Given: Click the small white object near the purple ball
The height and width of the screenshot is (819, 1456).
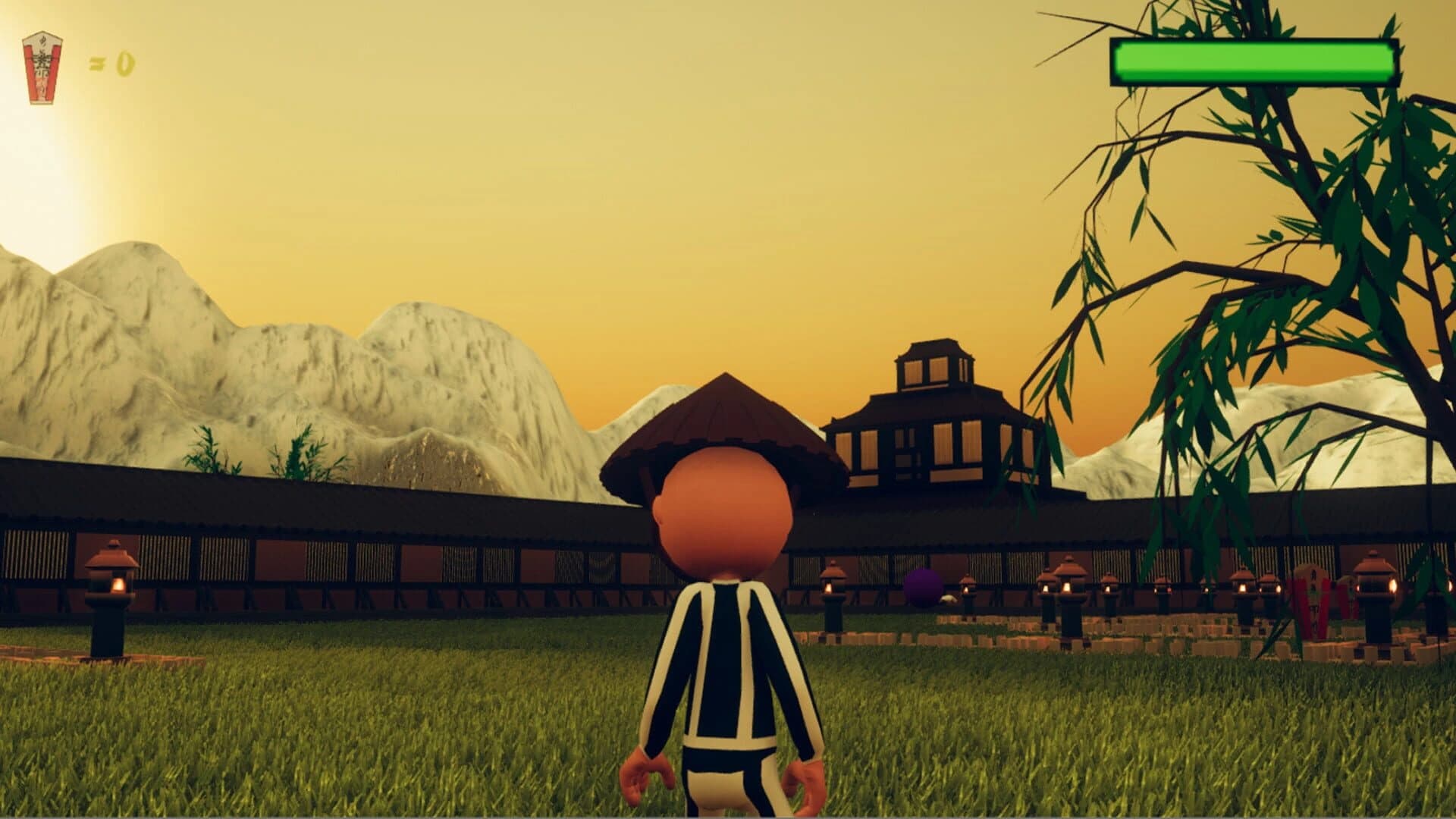Looking at the screenshot, I should [948, 598].
